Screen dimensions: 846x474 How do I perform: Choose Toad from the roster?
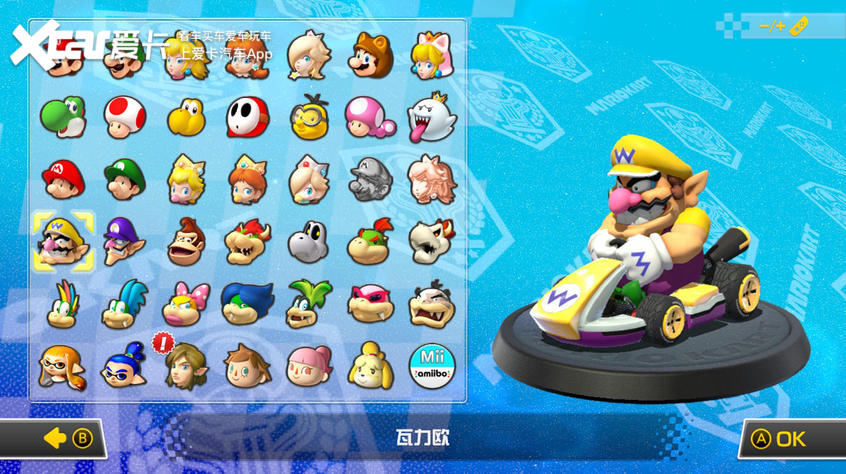[124, 118]
